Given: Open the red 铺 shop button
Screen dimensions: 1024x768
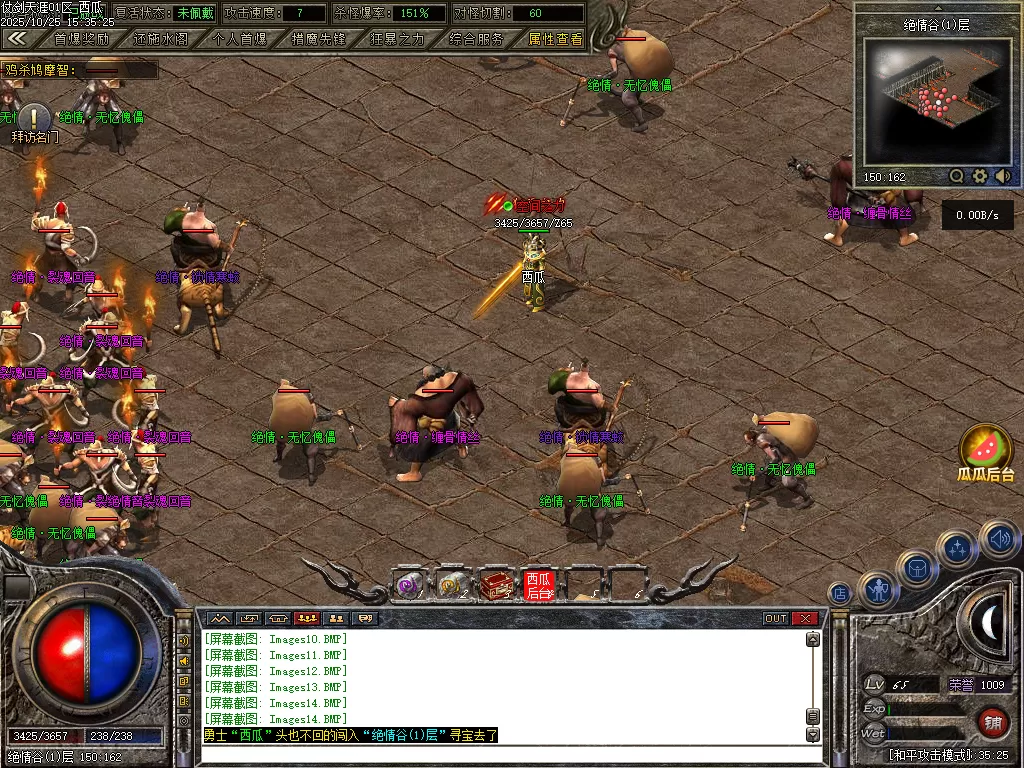Looking at the screenshot, I should click(x=993, y=721).
